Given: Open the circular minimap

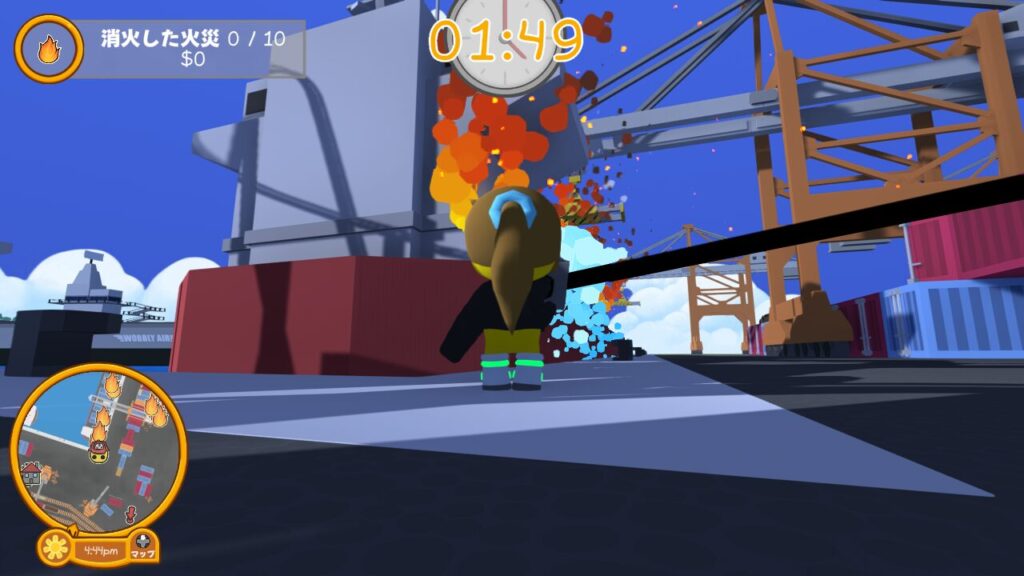Looking at the screenshot, I should [x=98, y=447].
